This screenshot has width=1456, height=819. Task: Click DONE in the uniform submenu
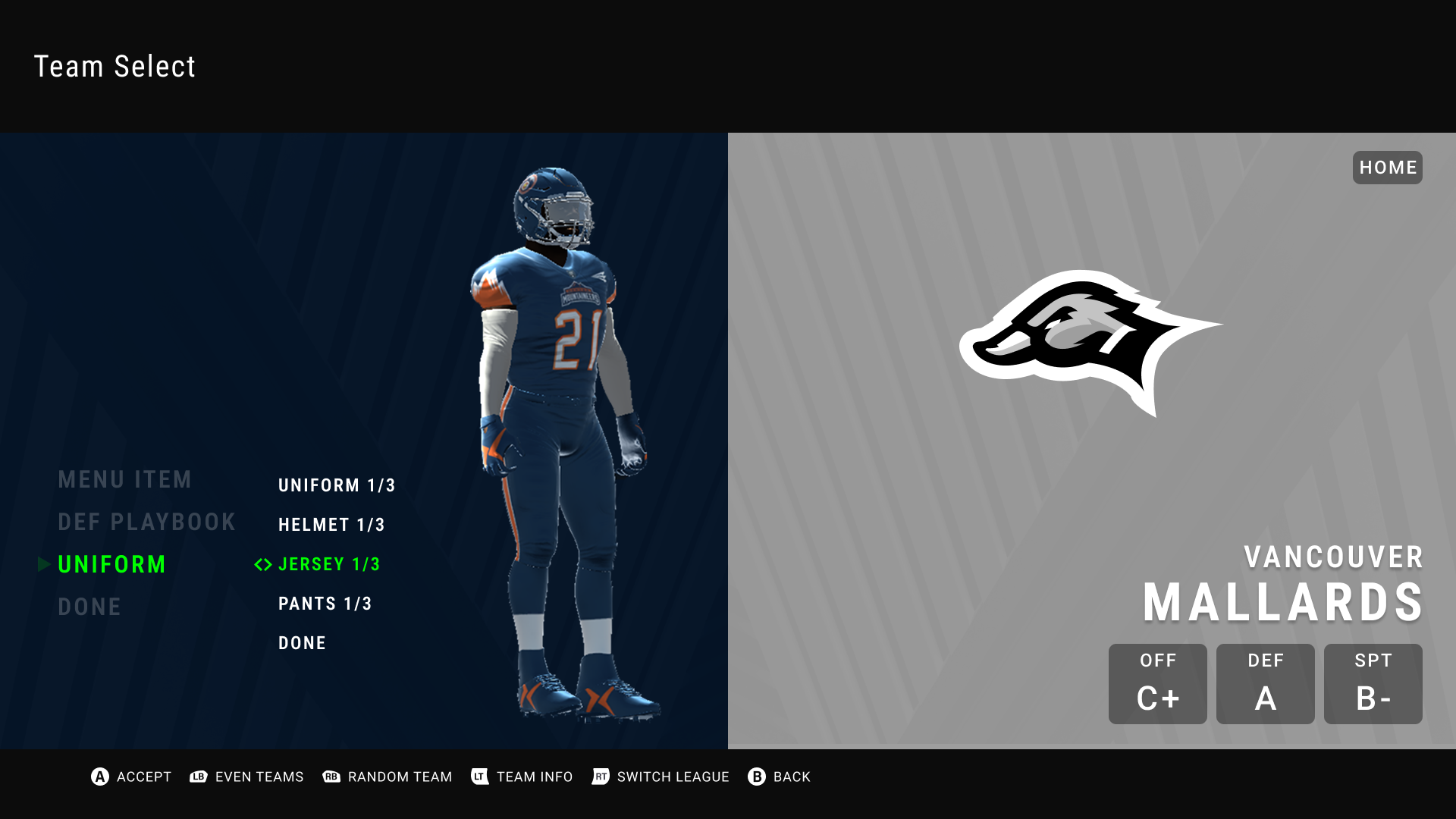tap(303, 642)
